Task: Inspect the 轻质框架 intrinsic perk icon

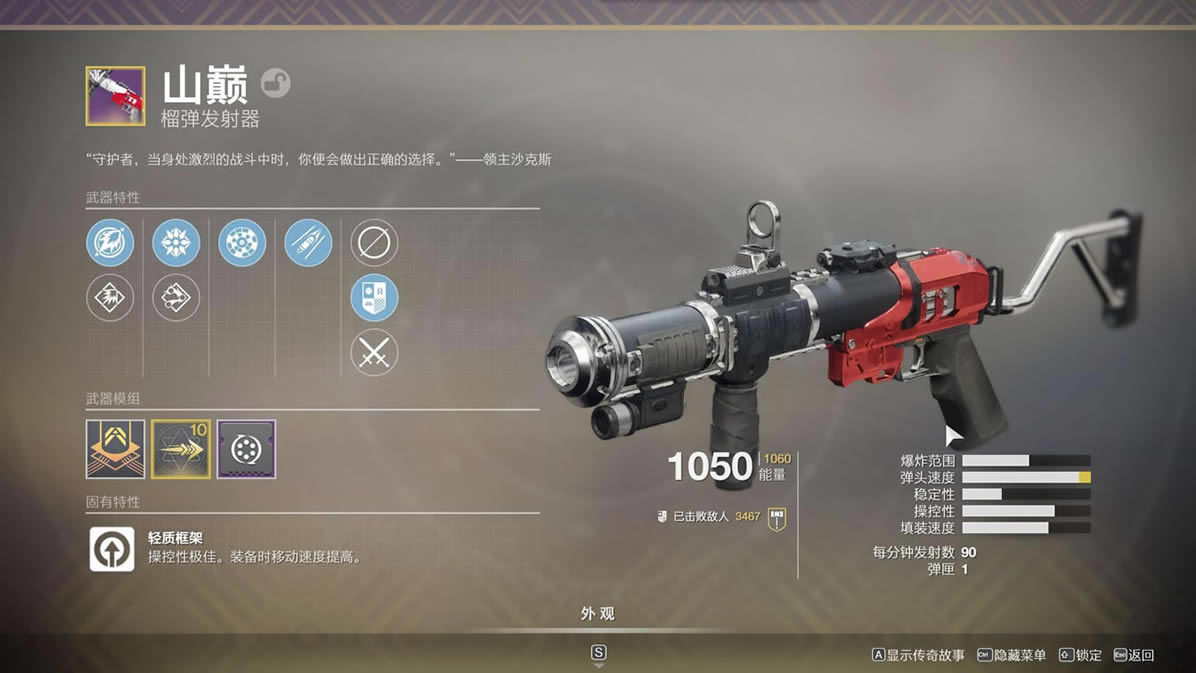Action: 112,549
